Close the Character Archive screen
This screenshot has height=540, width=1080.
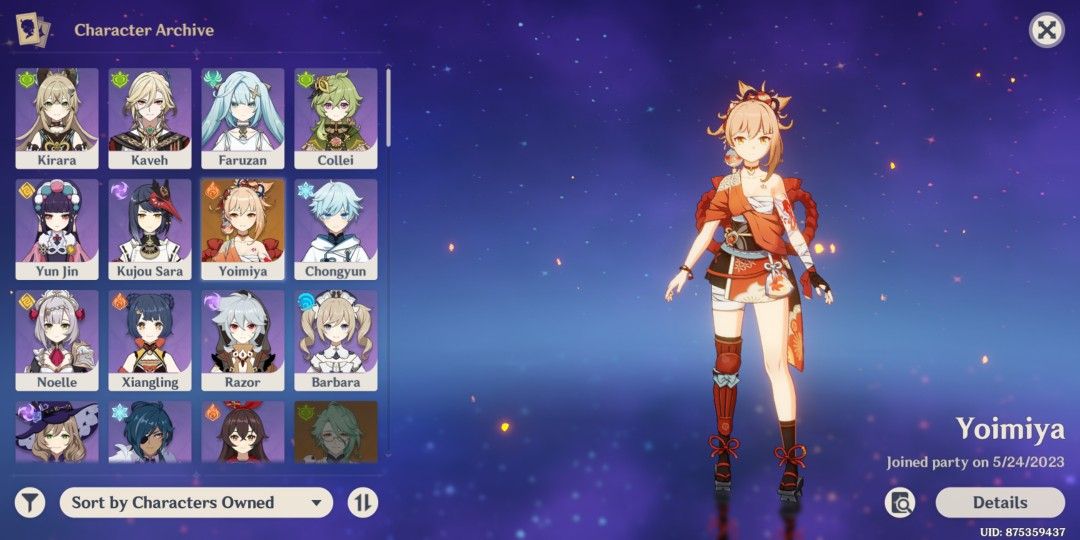point(1046,31)
